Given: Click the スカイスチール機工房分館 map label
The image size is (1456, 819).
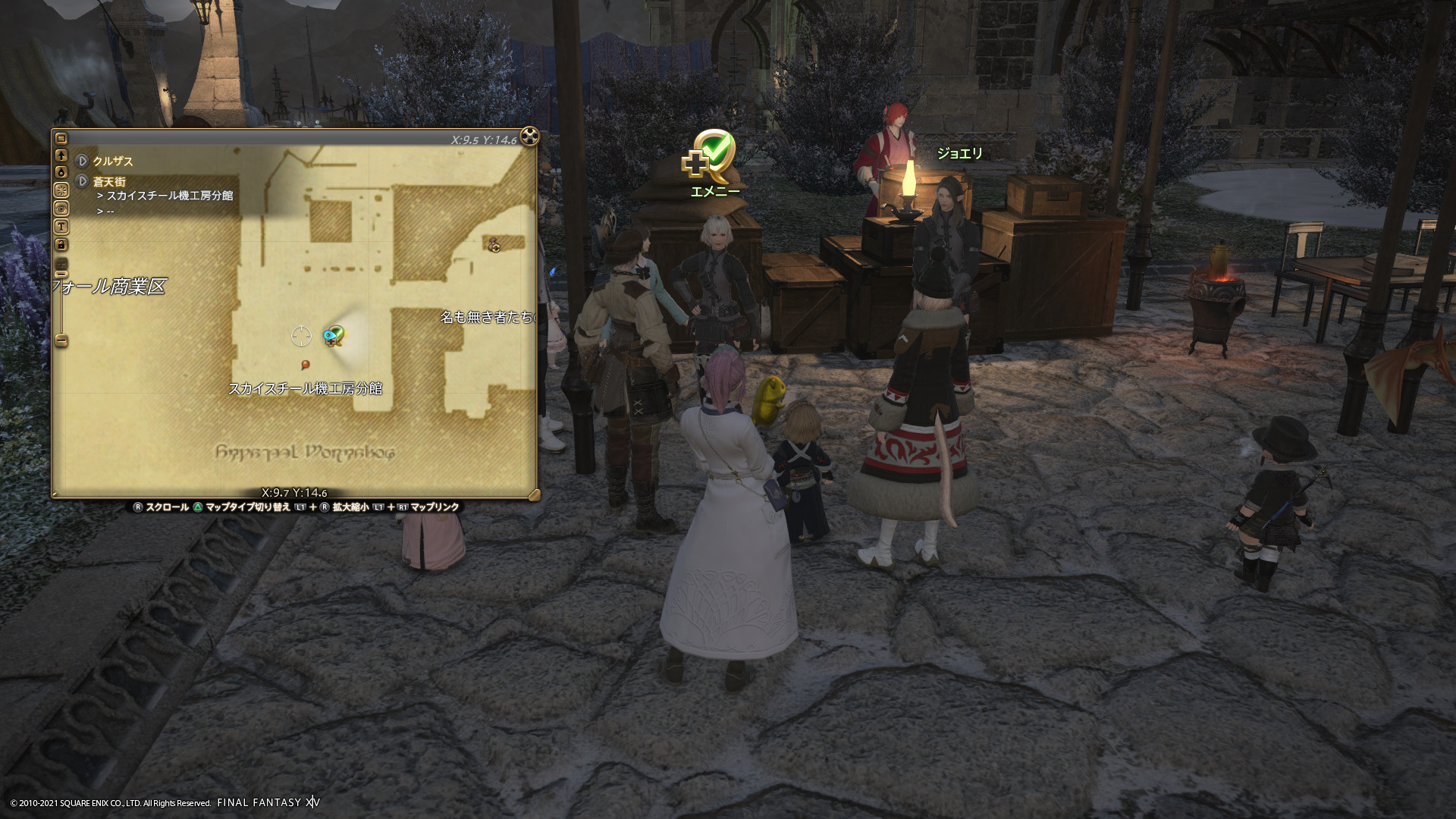Looking at the screenshot, I should 305,388.
